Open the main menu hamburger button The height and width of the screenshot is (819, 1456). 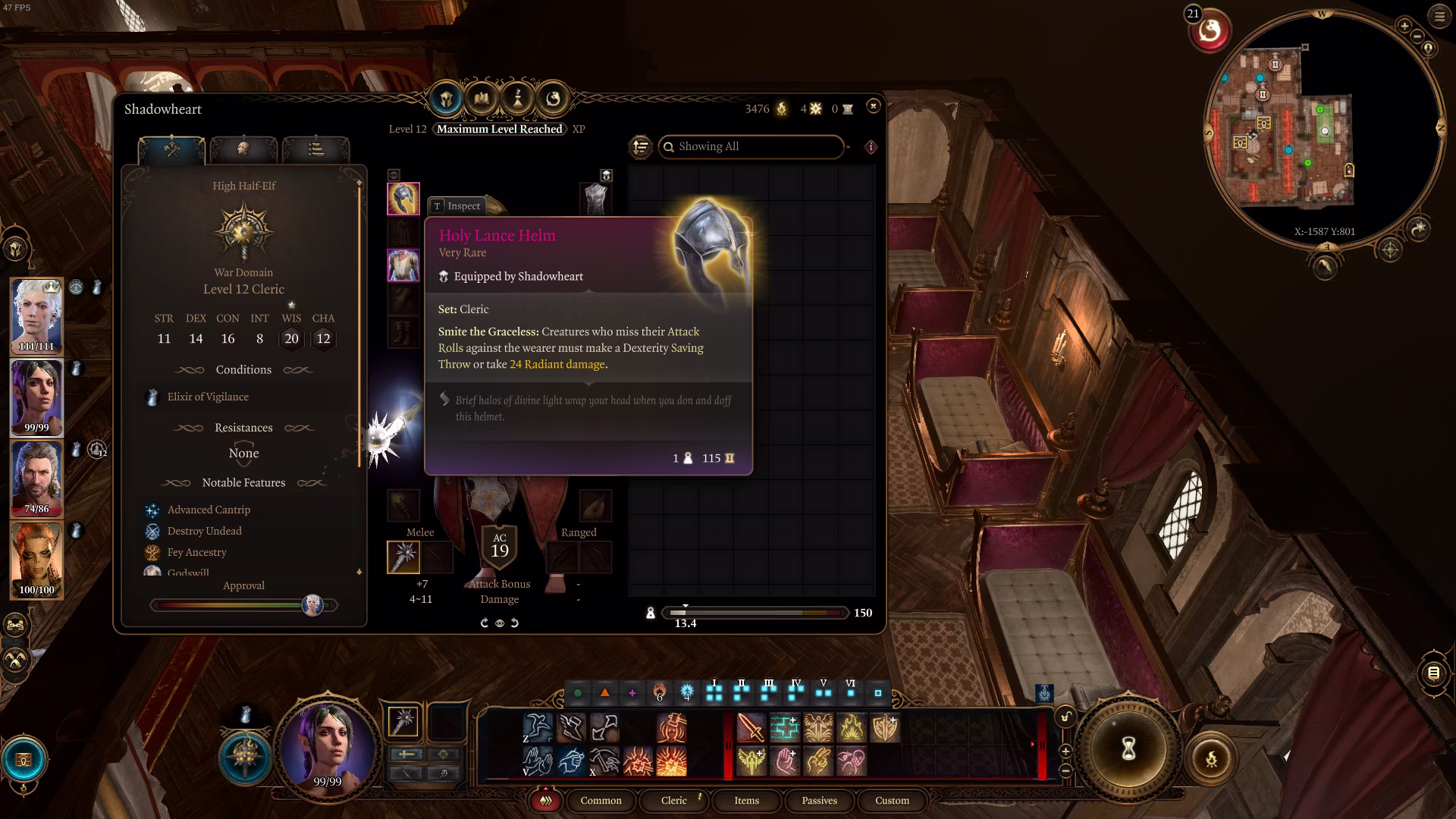tap(1439, 17)
